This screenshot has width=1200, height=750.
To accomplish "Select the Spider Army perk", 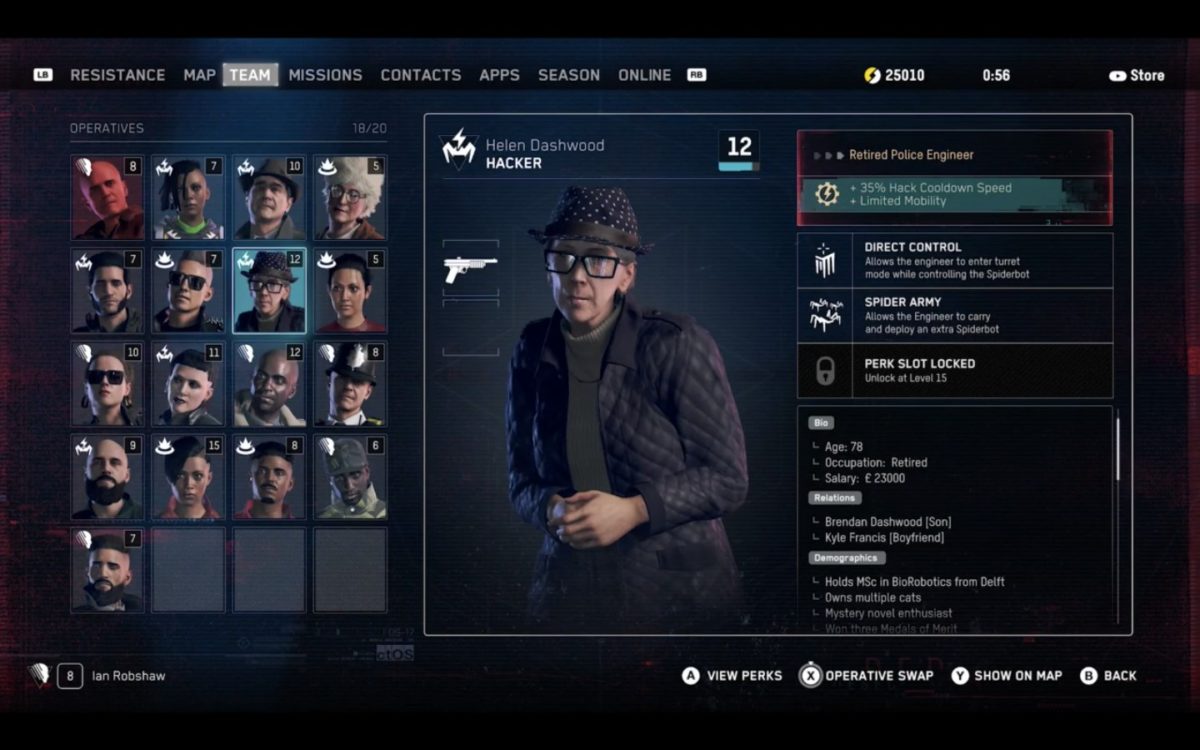I will (954, 315).
